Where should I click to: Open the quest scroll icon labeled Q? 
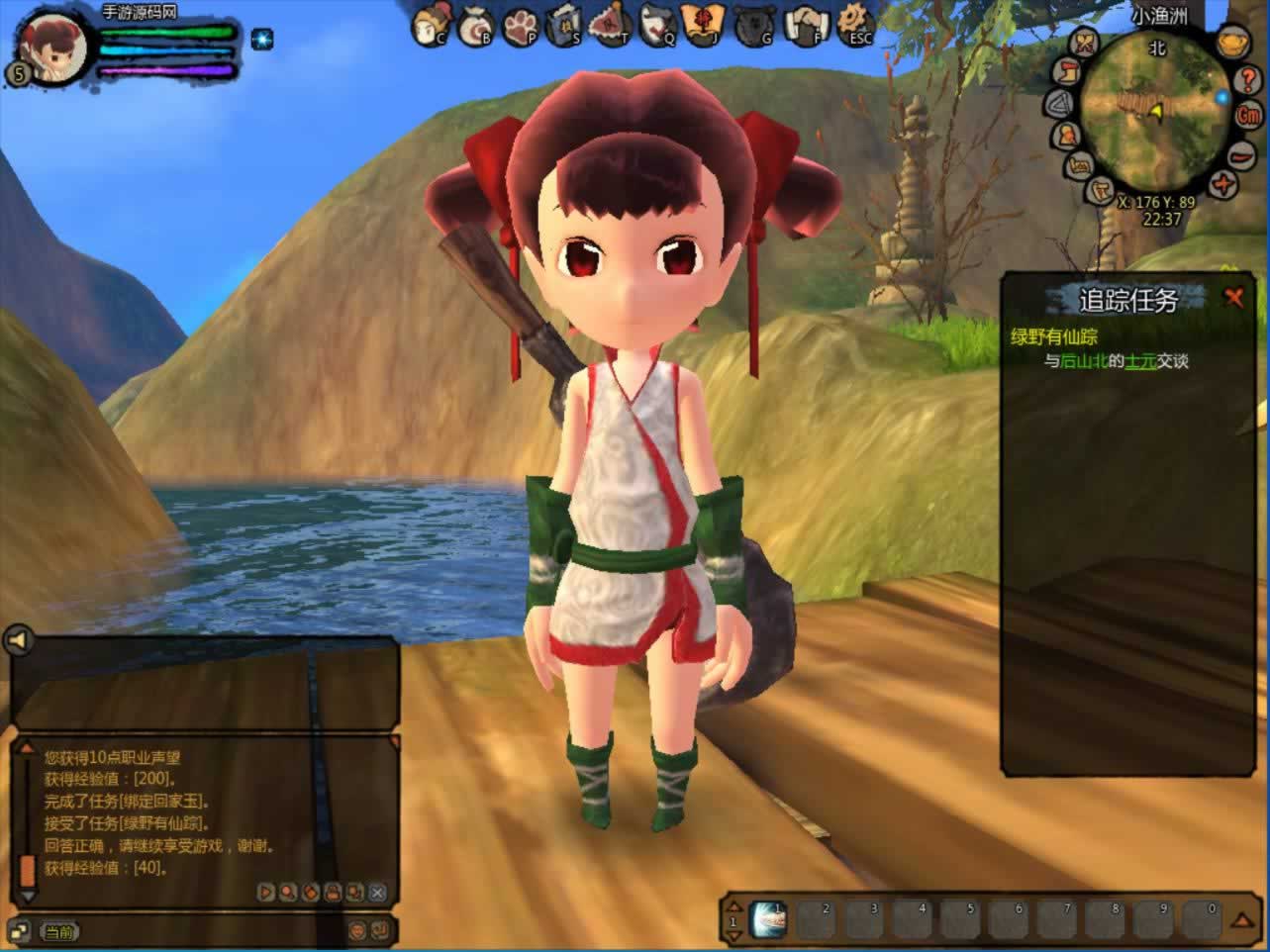click(x=657, y=25)
